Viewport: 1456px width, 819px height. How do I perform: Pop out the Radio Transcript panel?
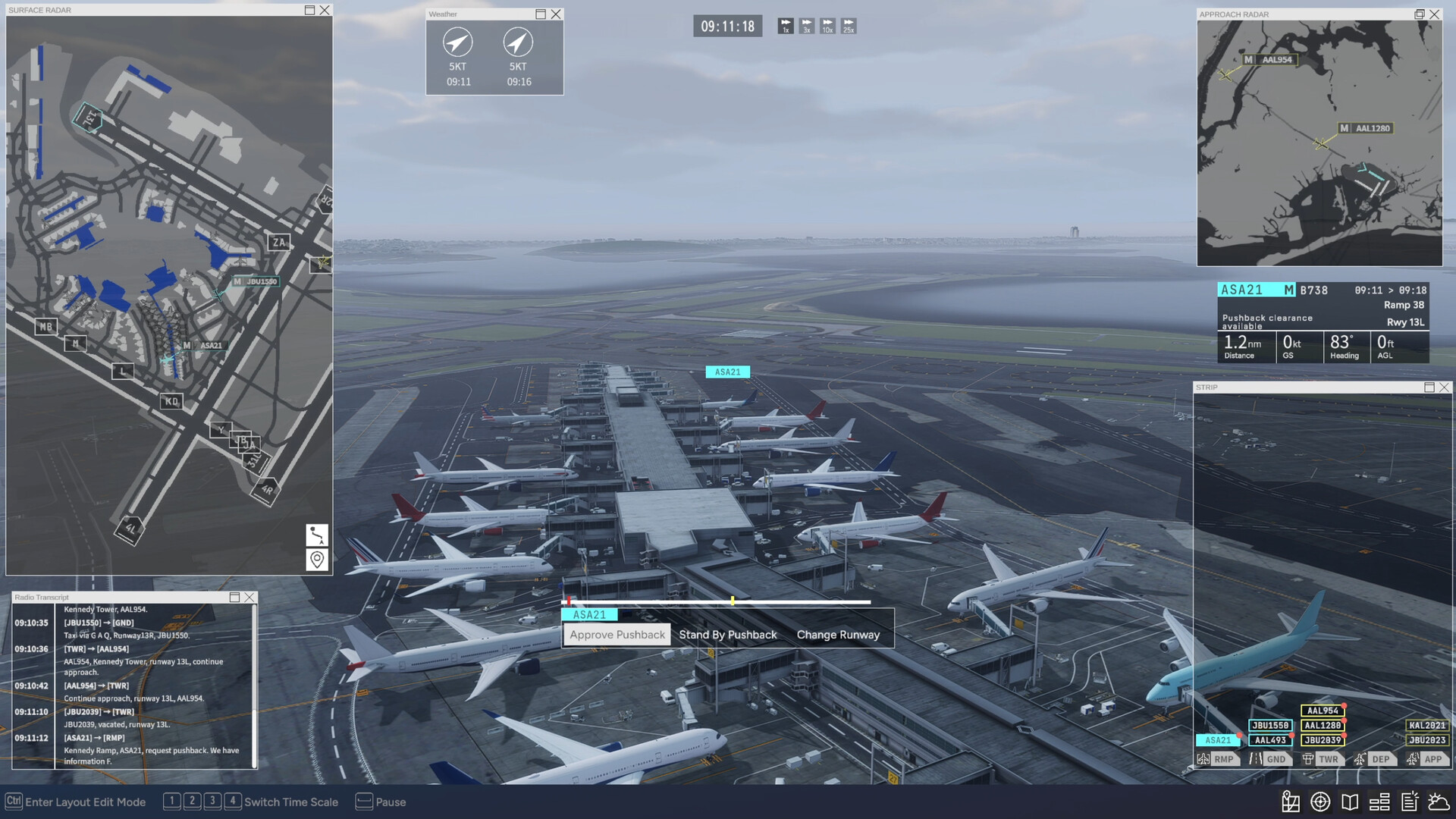point(235,597)
